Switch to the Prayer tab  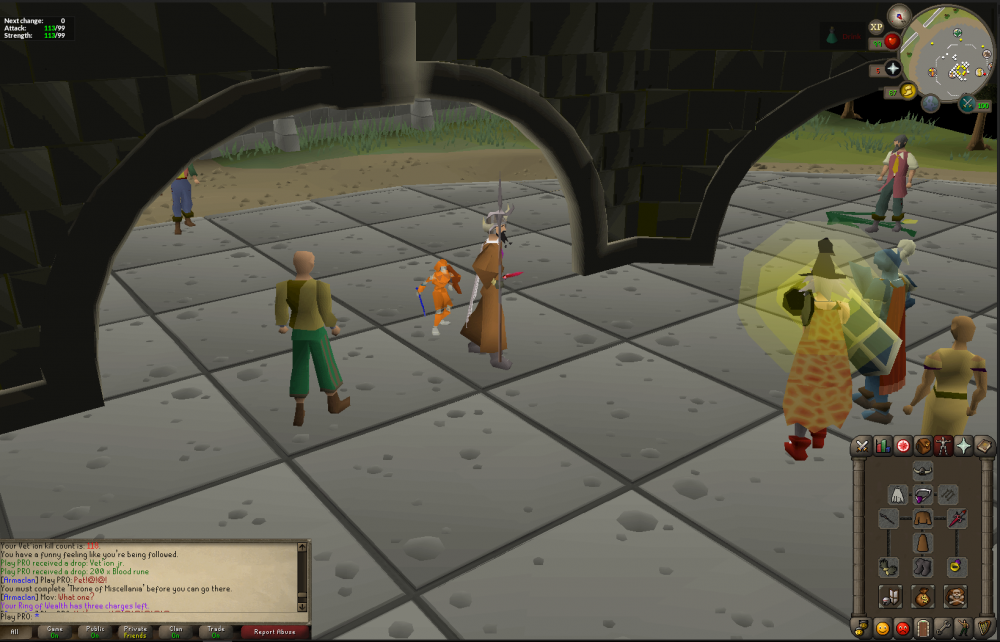[964, 446]
